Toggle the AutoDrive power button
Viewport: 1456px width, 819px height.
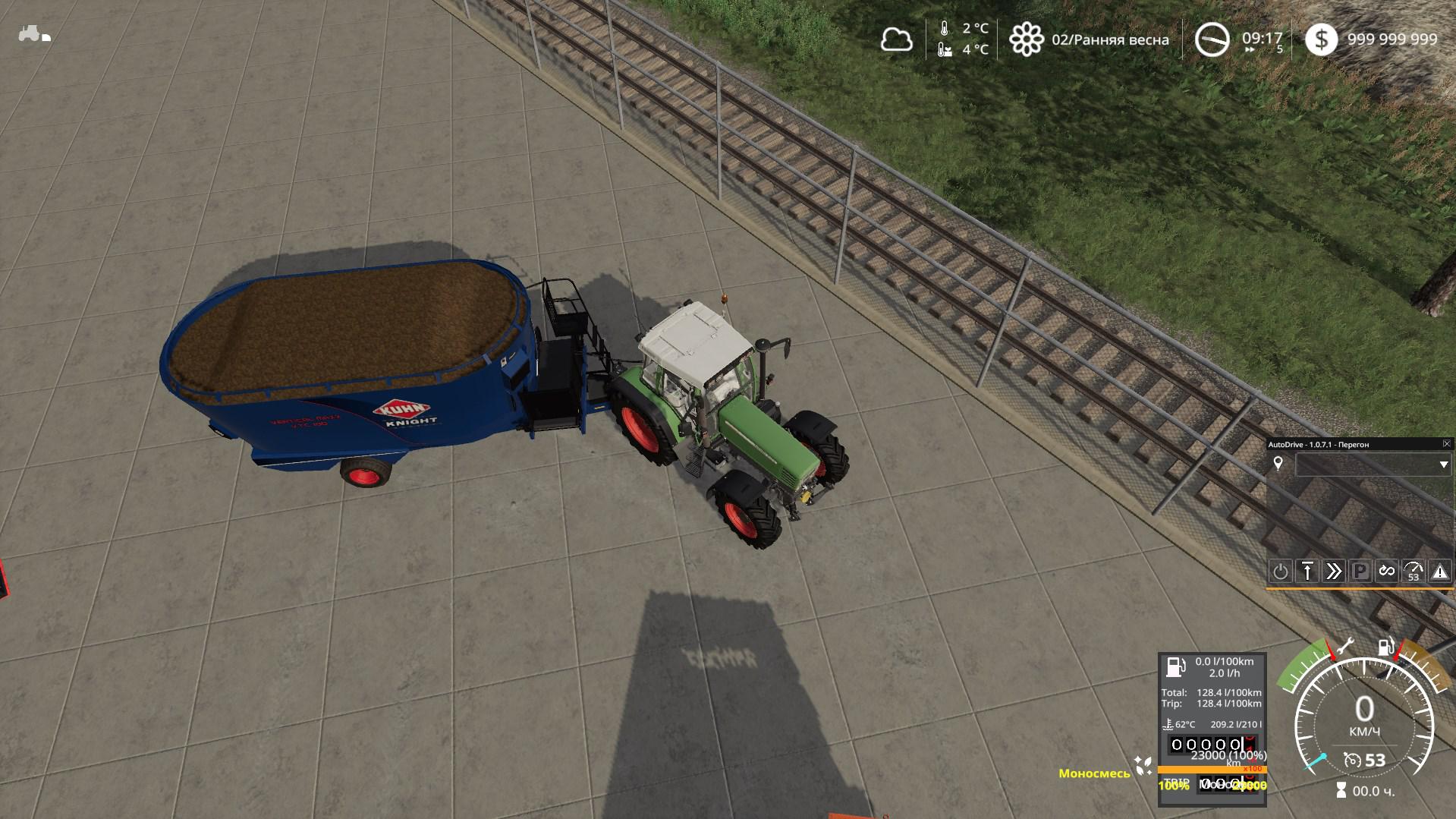[1280, 572]
